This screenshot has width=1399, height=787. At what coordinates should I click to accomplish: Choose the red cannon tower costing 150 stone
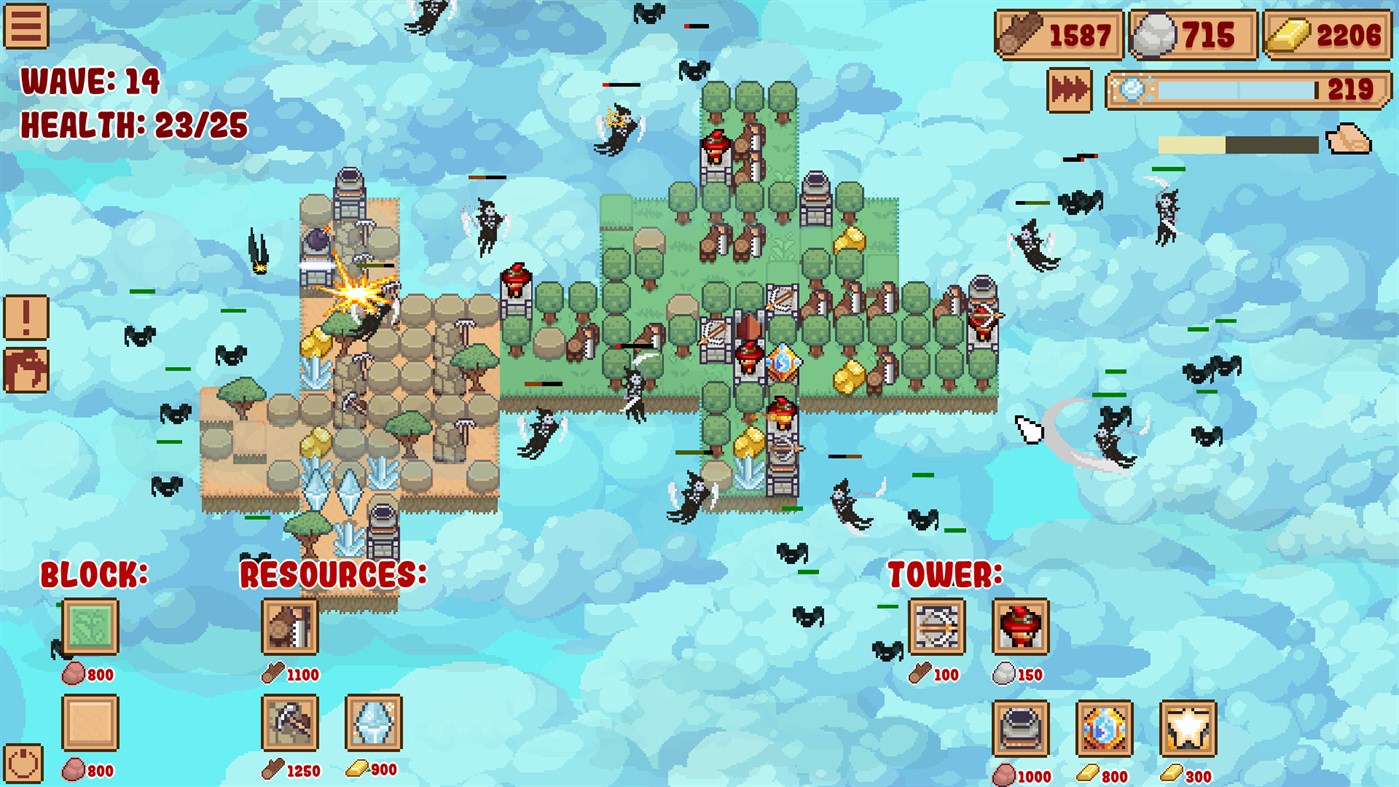pyautogui.click(x=1019, y=628)
